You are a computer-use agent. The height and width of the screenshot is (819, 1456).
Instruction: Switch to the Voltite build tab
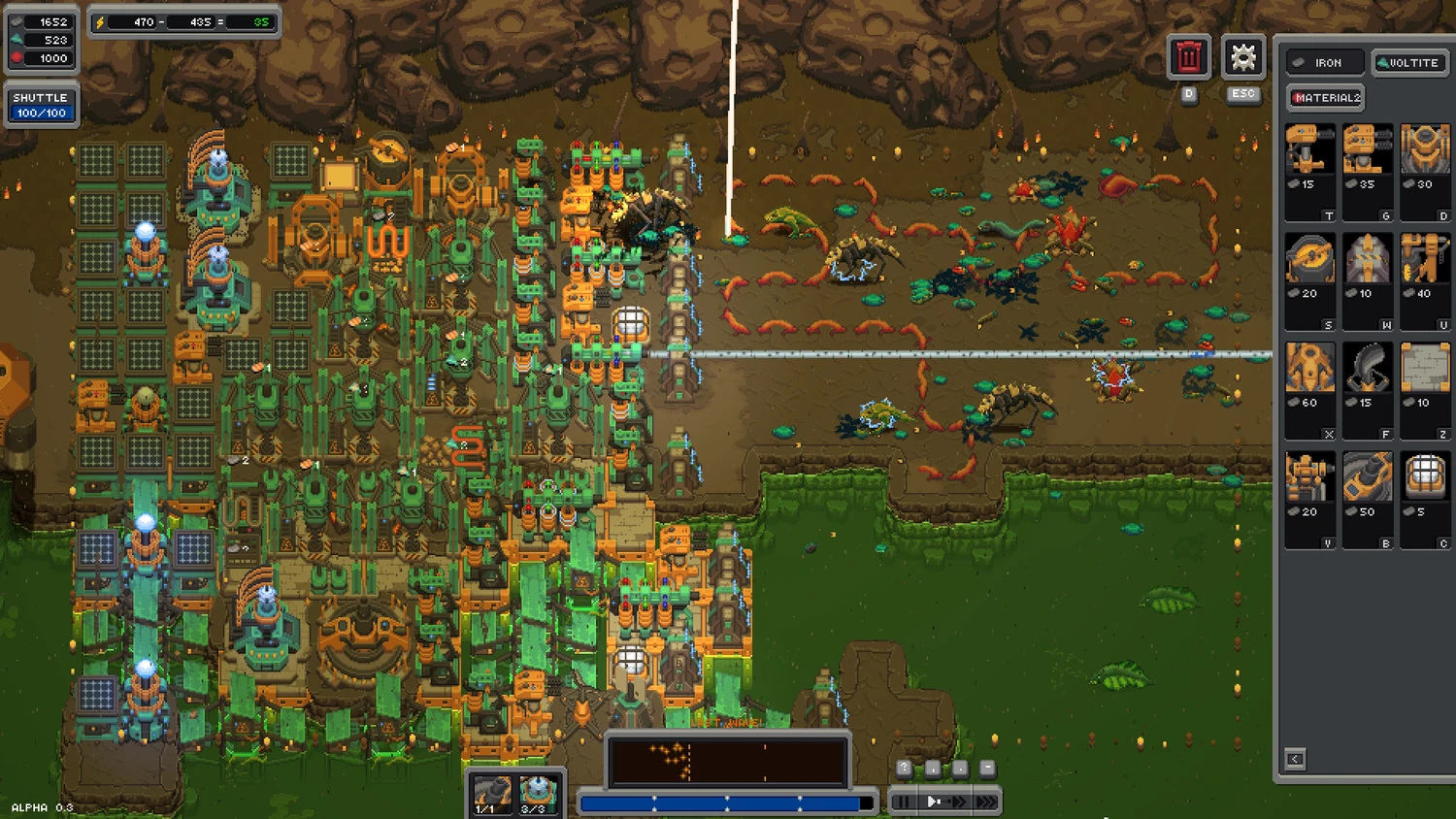1408,63
